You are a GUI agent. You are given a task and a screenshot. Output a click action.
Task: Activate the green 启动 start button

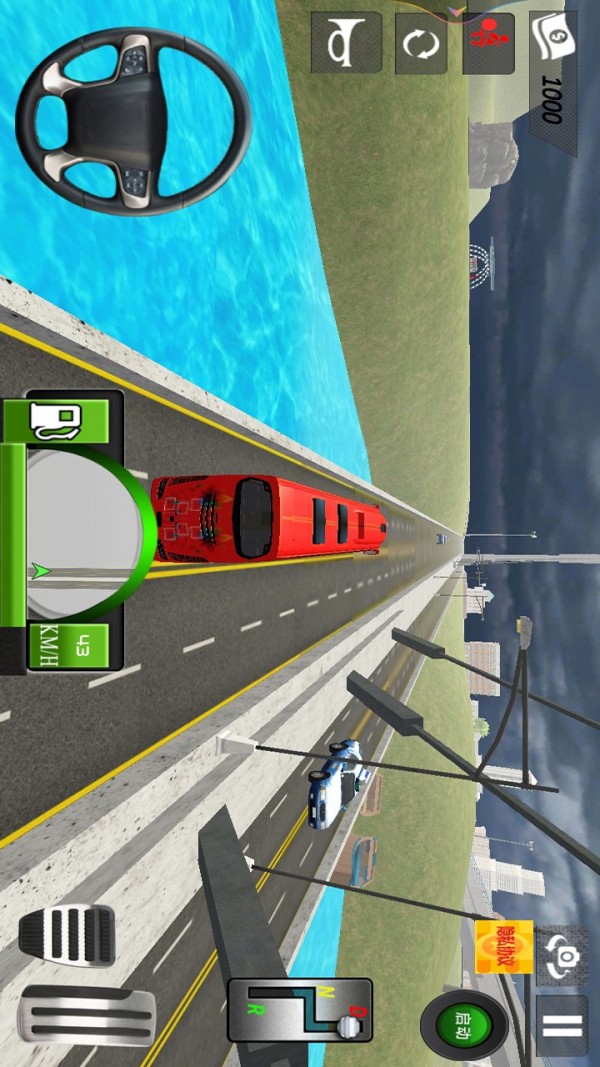coord(465,1024)
